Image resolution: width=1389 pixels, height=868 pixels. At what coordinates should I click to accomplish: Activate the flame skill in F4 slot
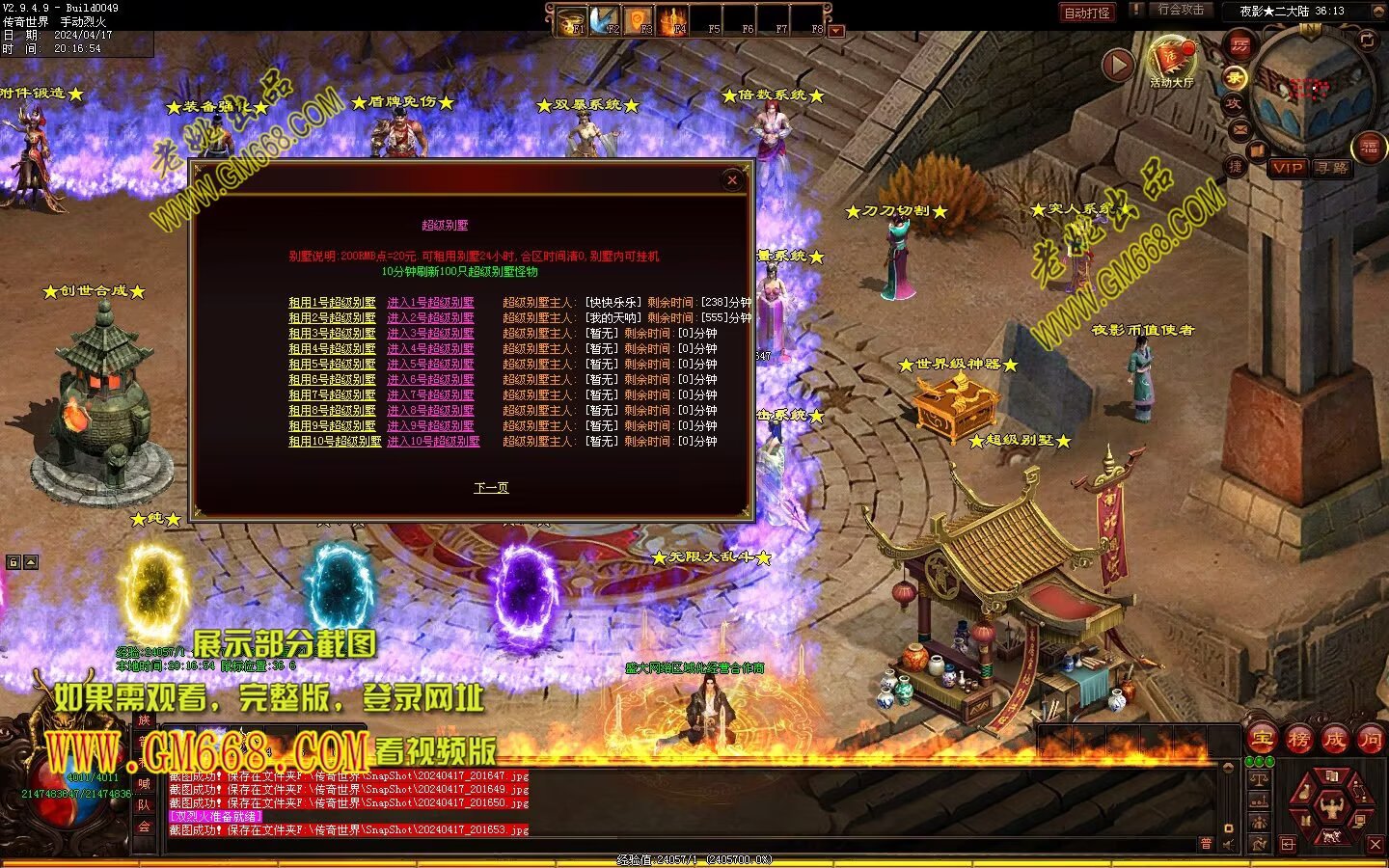[x=673, y=21]
